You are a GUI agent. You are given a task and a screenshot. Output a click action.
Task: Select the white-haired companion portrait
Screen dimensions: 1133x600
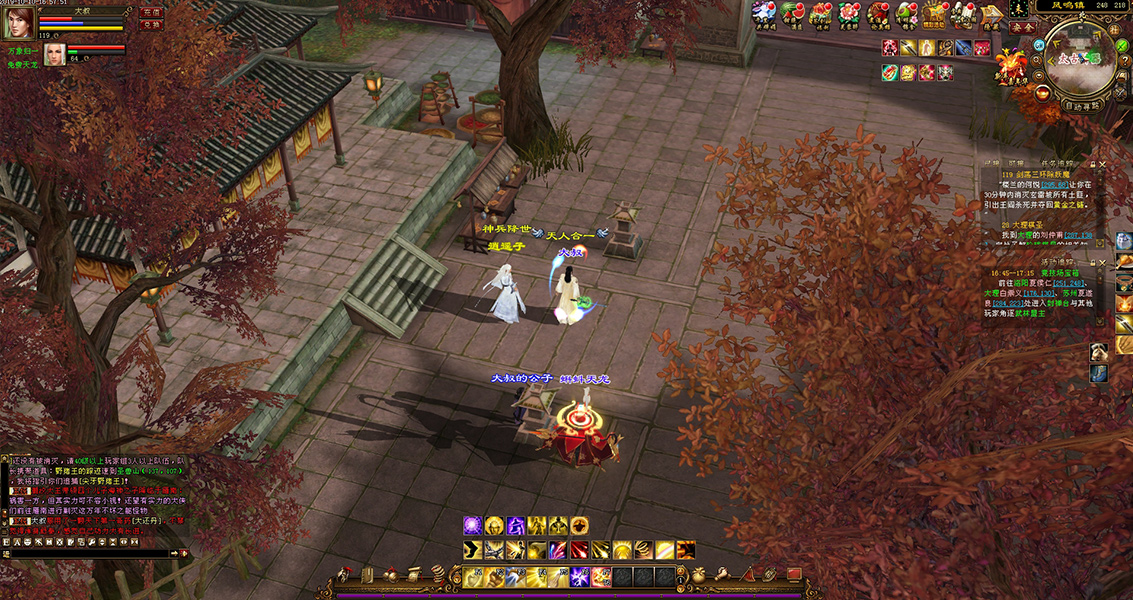pos(54,54)
